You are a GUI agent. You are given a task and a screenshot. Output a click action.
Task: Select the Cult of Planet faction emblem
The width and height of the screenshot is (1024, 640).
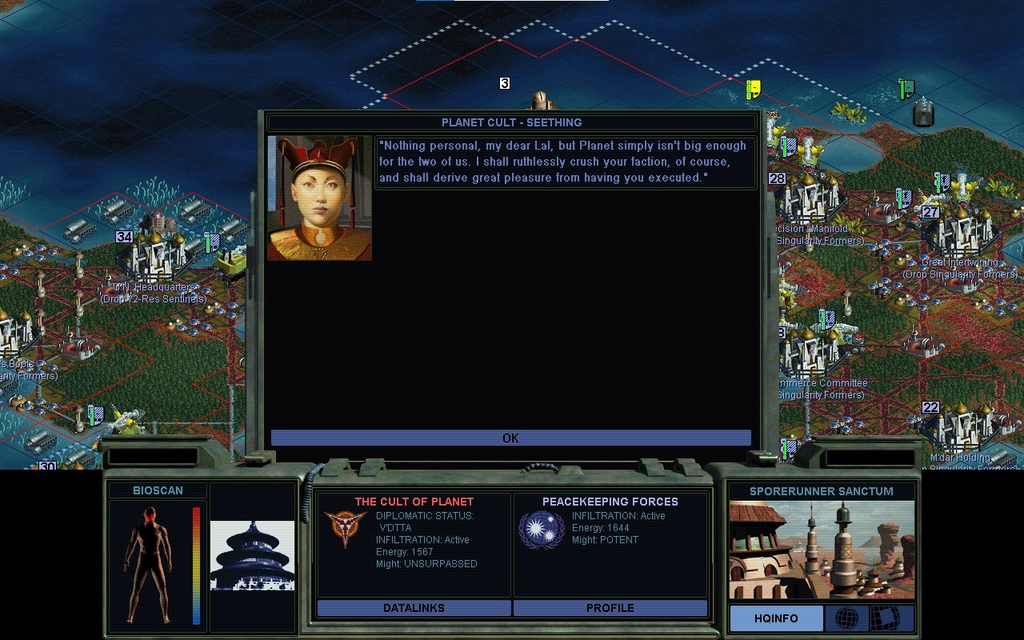pyautogui.click(x=345, y=530)
